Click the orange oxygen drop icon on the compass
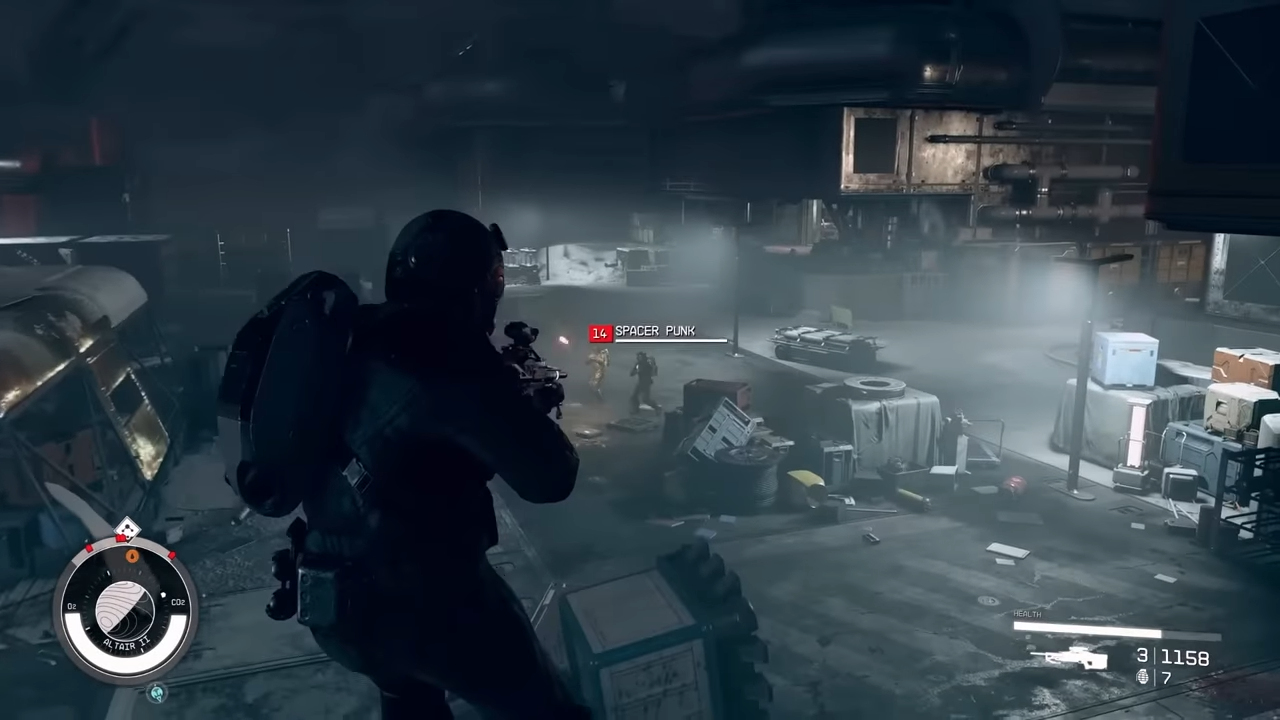Viewport: 1280px width, 720px height. 133,555
